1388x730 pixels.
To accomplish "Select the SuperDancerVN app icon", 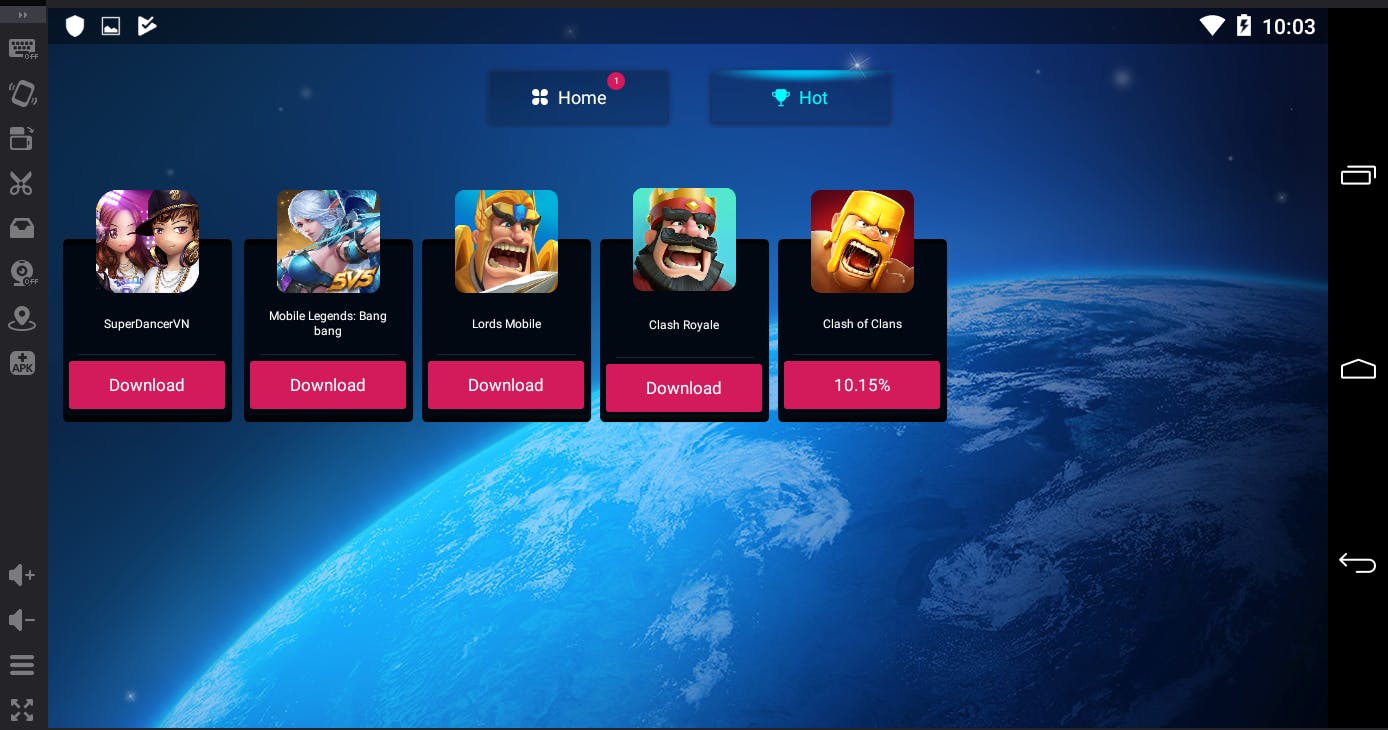I will coord(147,241).
